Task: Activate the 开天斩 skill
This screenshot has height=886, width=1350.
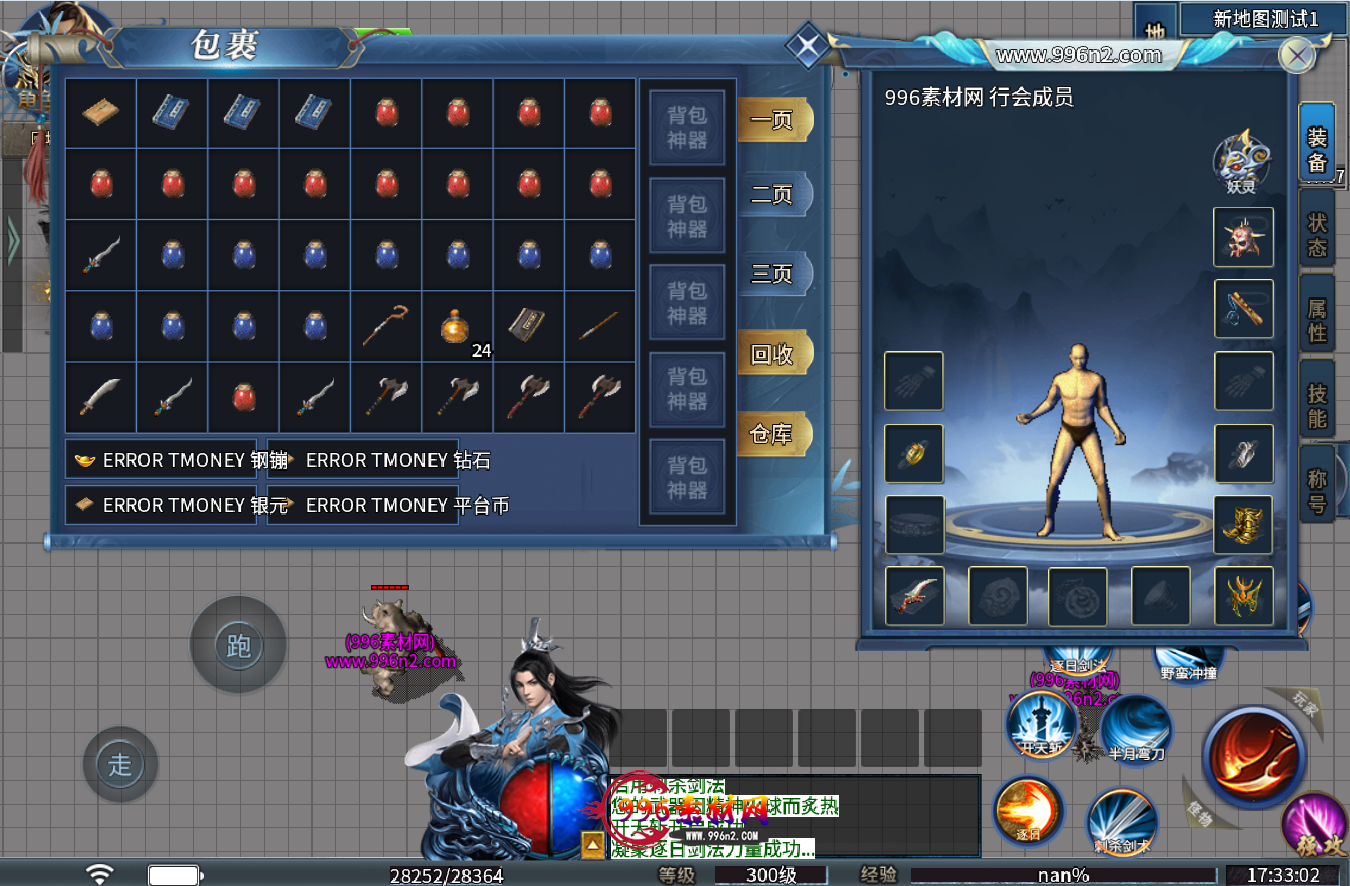Action: pyautogui.click(x=1040, y=723)
